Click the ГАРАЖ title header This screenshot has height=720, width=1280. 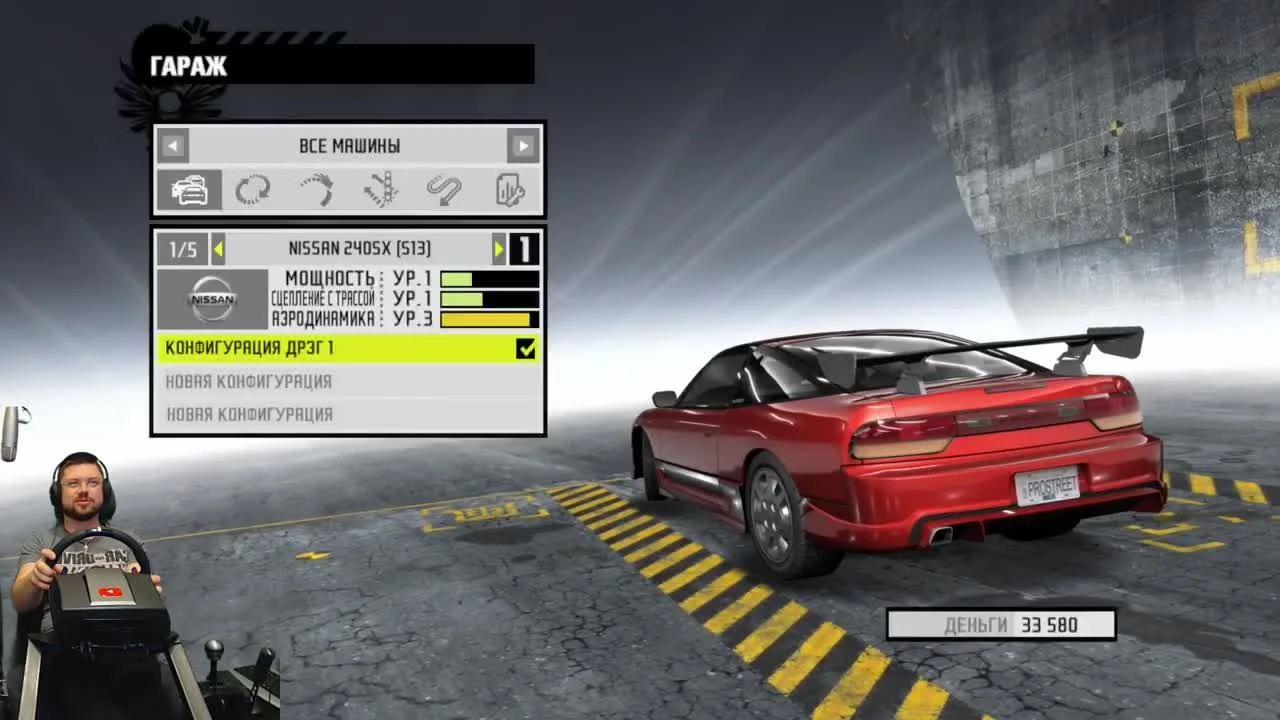(188, 66)
